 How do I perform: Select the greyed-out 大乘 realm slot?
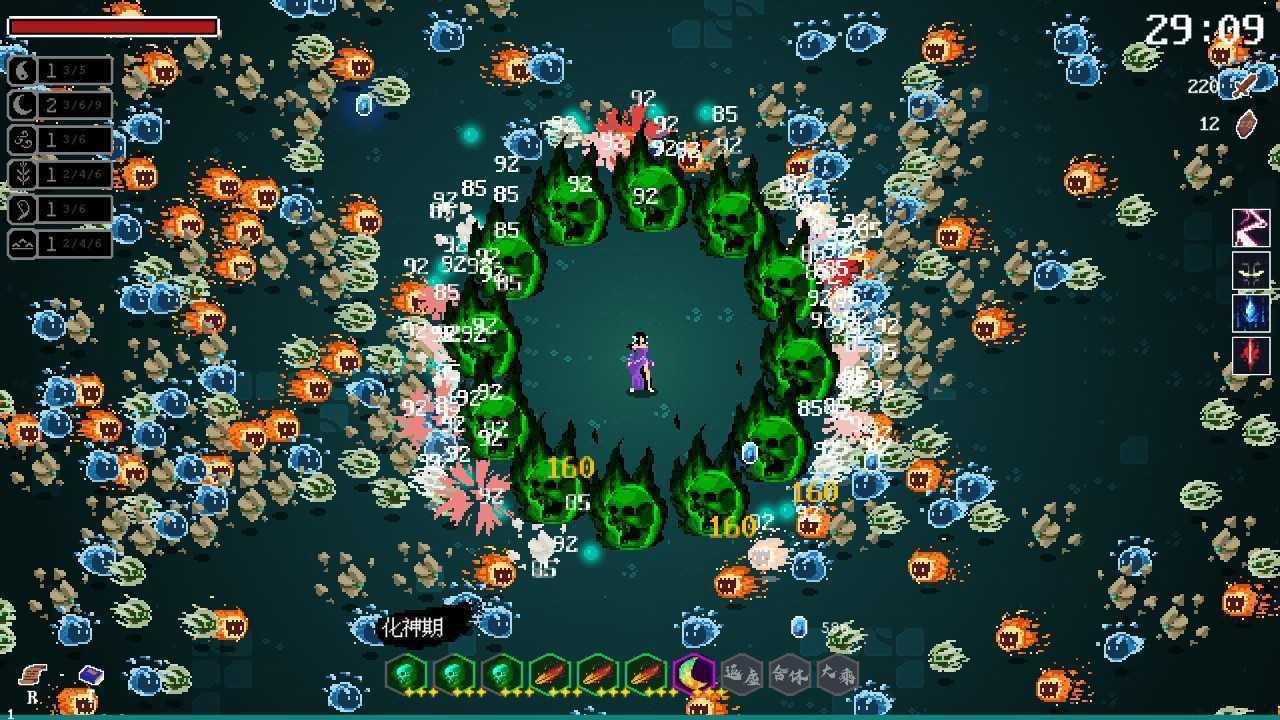click(x=837, y=675)
